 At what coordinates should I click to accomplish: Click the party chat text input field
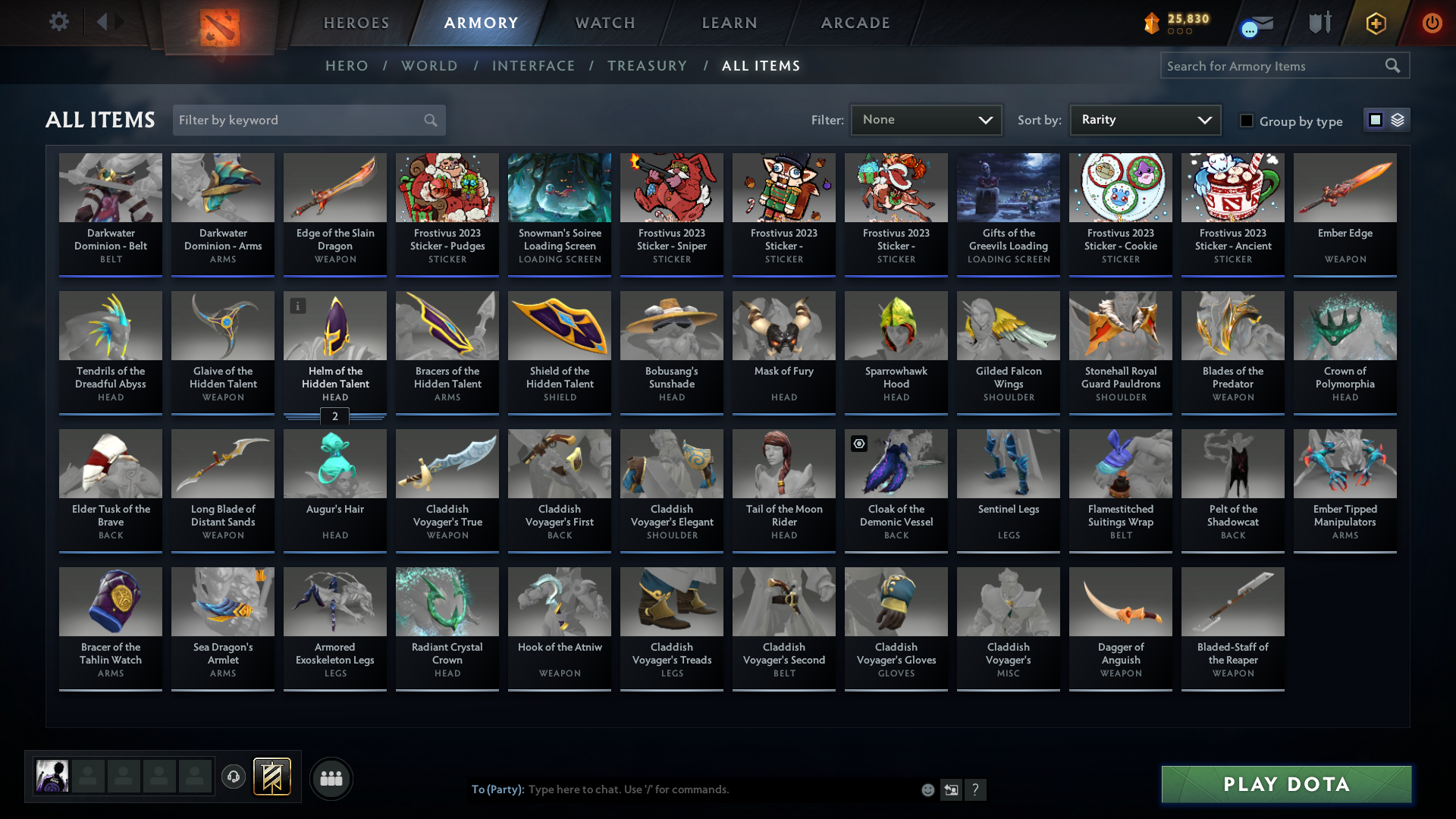coord(682,789)
